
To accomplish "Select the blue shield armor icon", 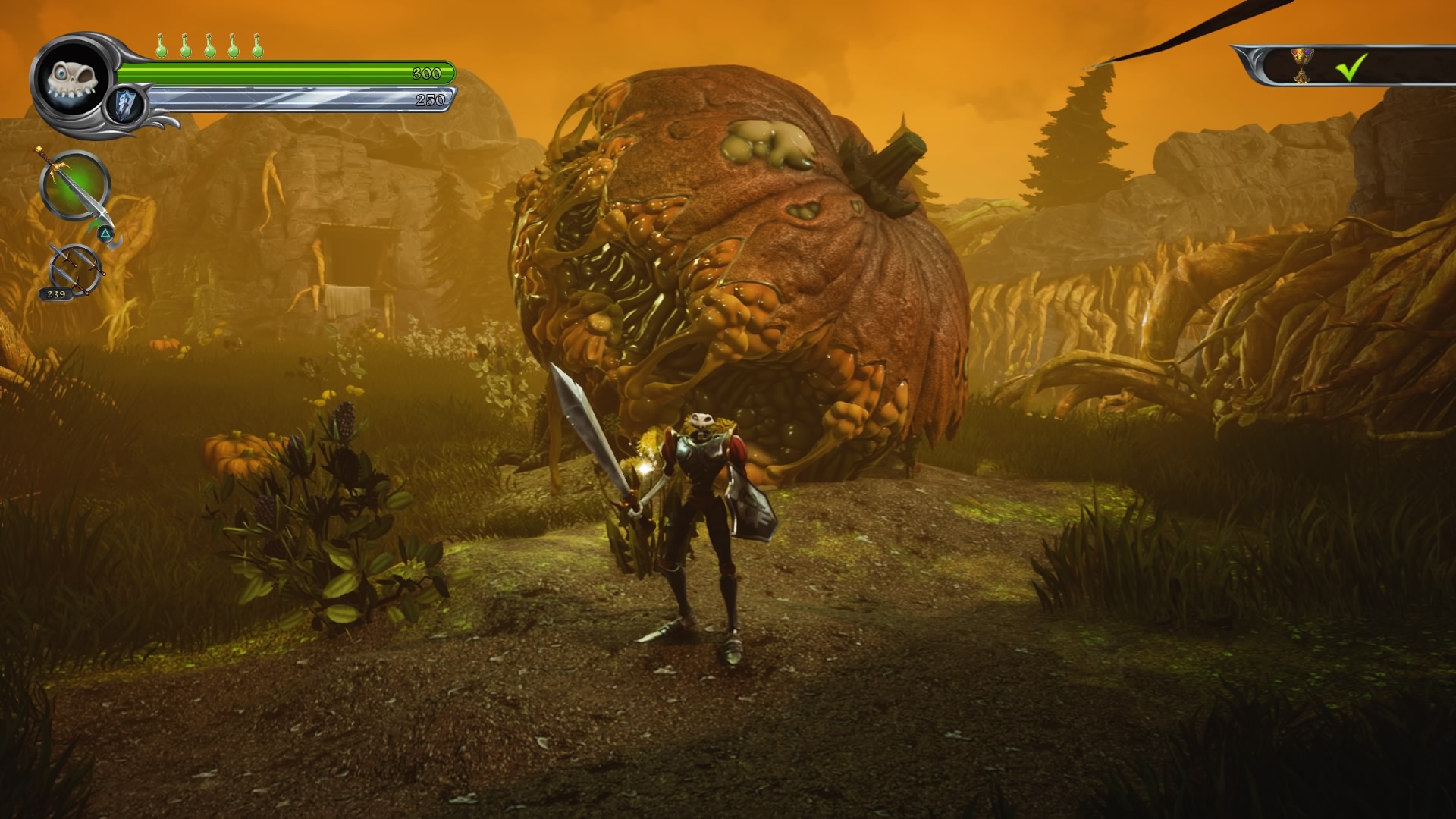I will point(124,104).
